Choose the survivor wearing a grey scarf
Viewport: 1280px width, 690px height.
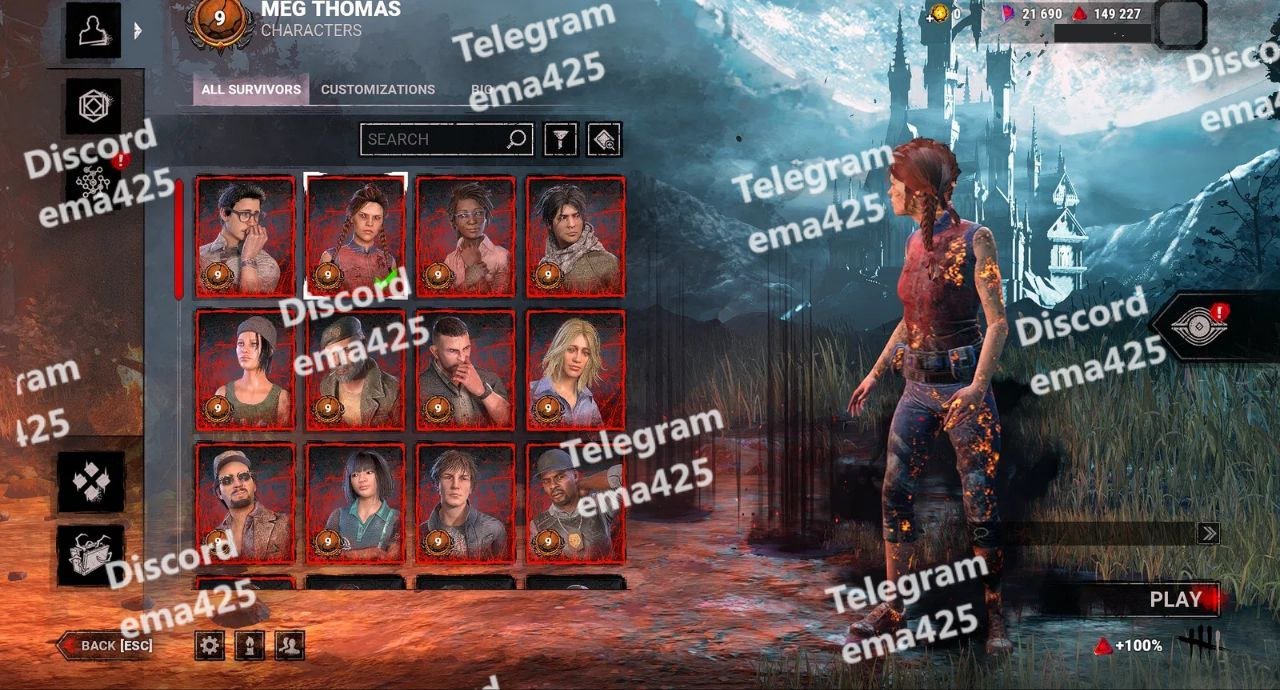pos(576,237)
